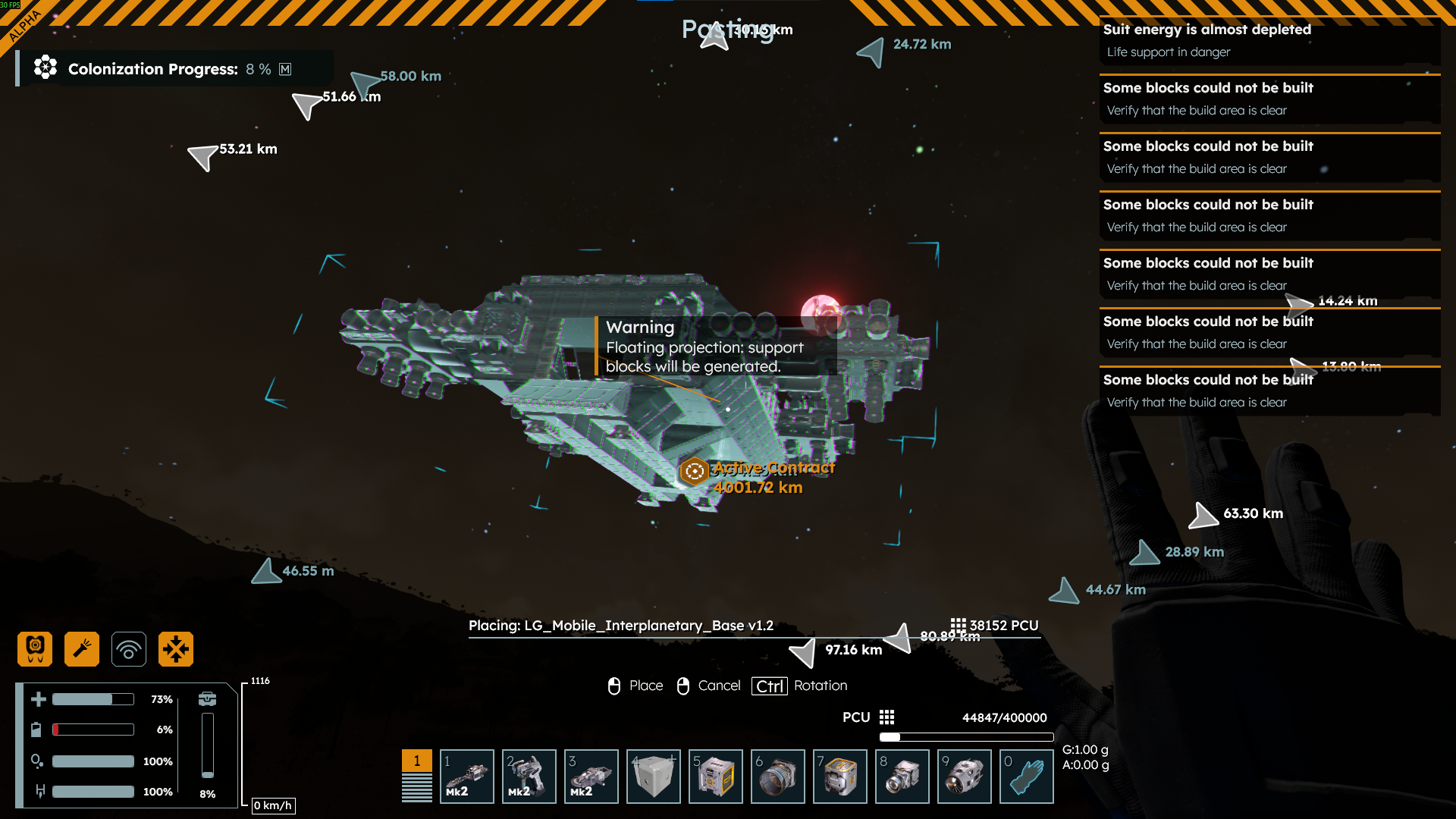
Task: Pick the ring-shaped thruster in slot 6
Action: click(777, 776)
